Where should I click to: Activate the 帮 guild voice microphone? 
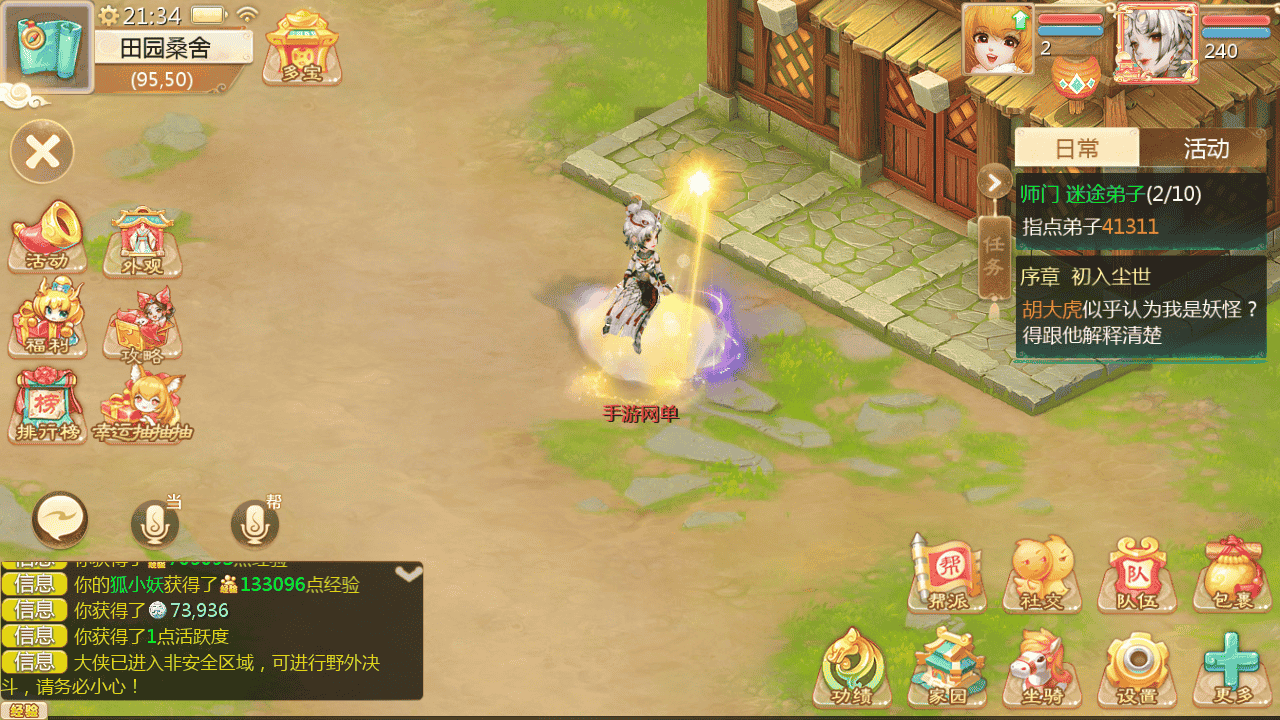255,522
